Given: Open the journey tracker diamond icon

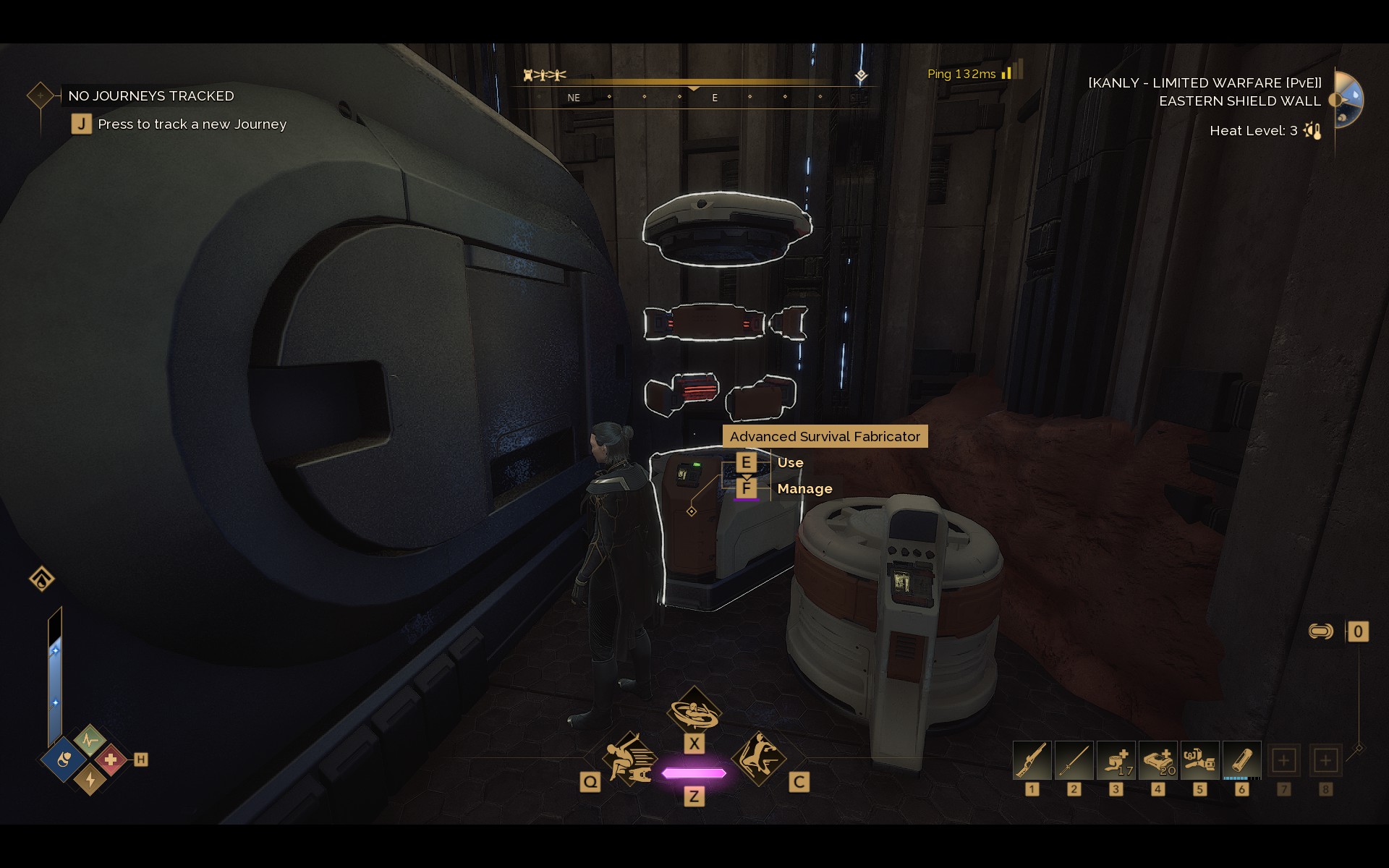Looking at the screenshot, I should click(41, 95).
